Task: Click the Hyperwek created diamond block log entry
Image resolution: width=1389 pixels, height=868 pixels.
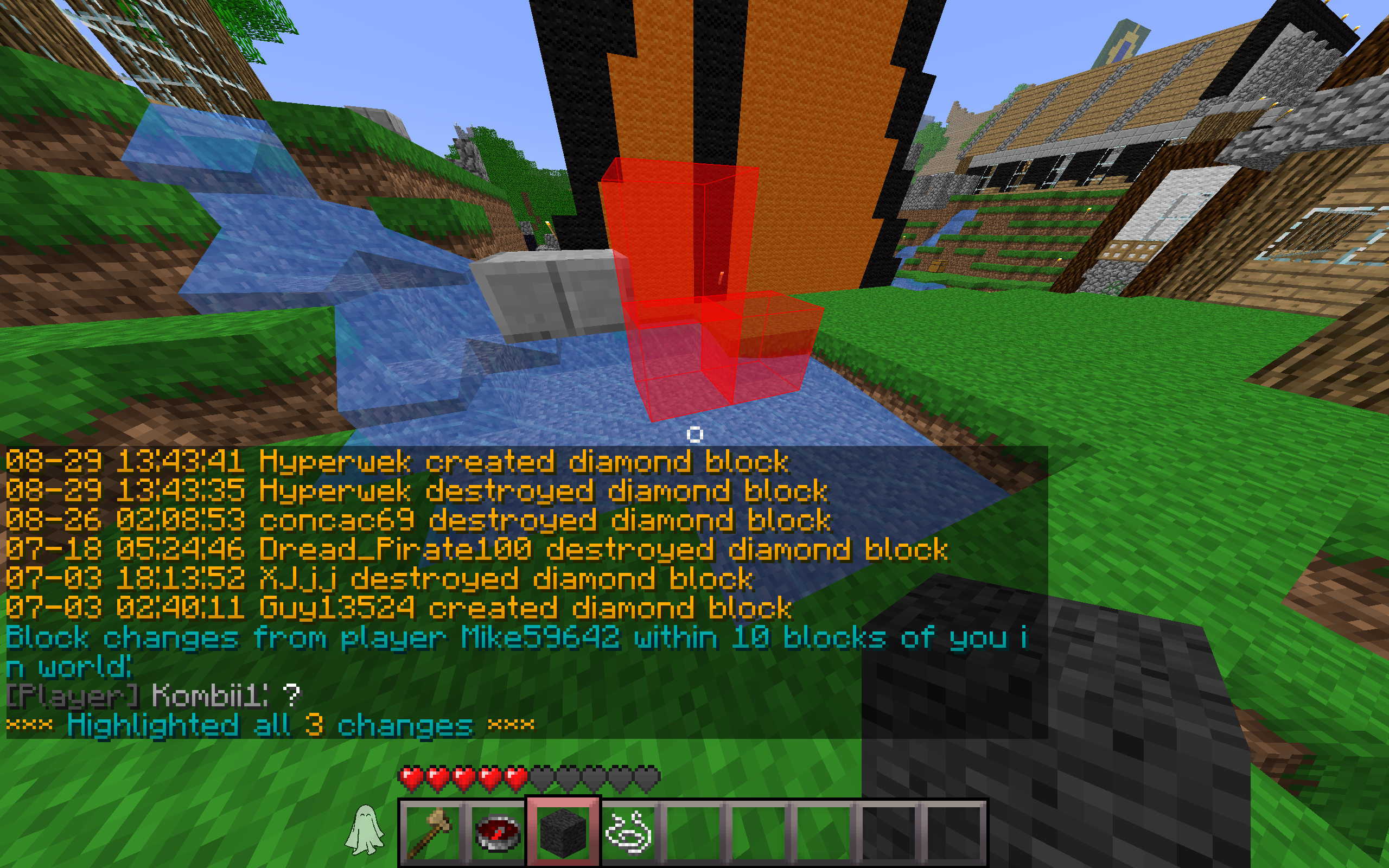Action: (397, 462)
